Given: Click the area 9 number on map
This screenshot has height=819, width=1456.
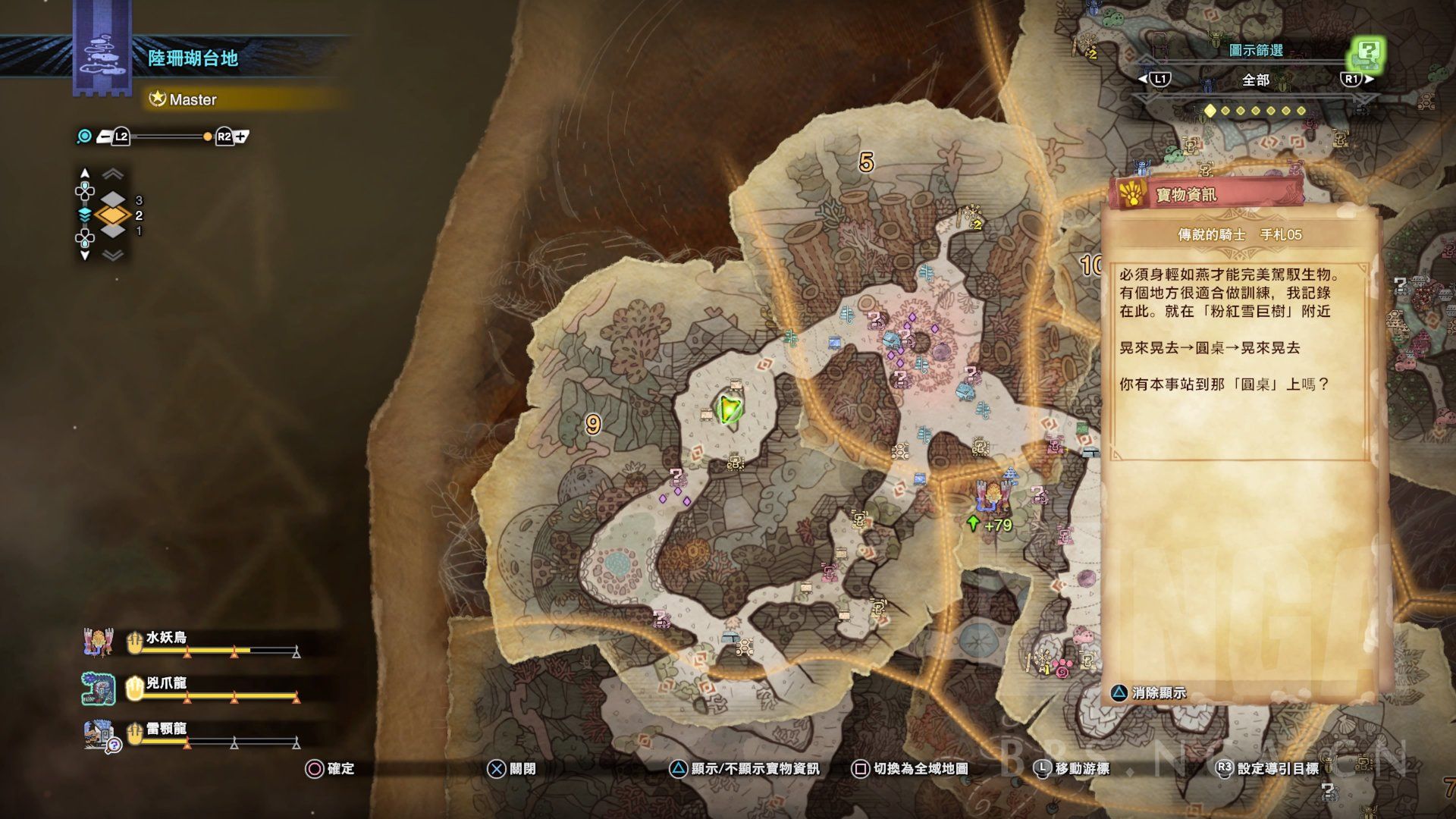Looking at the screenshot, I should [593, 425].
